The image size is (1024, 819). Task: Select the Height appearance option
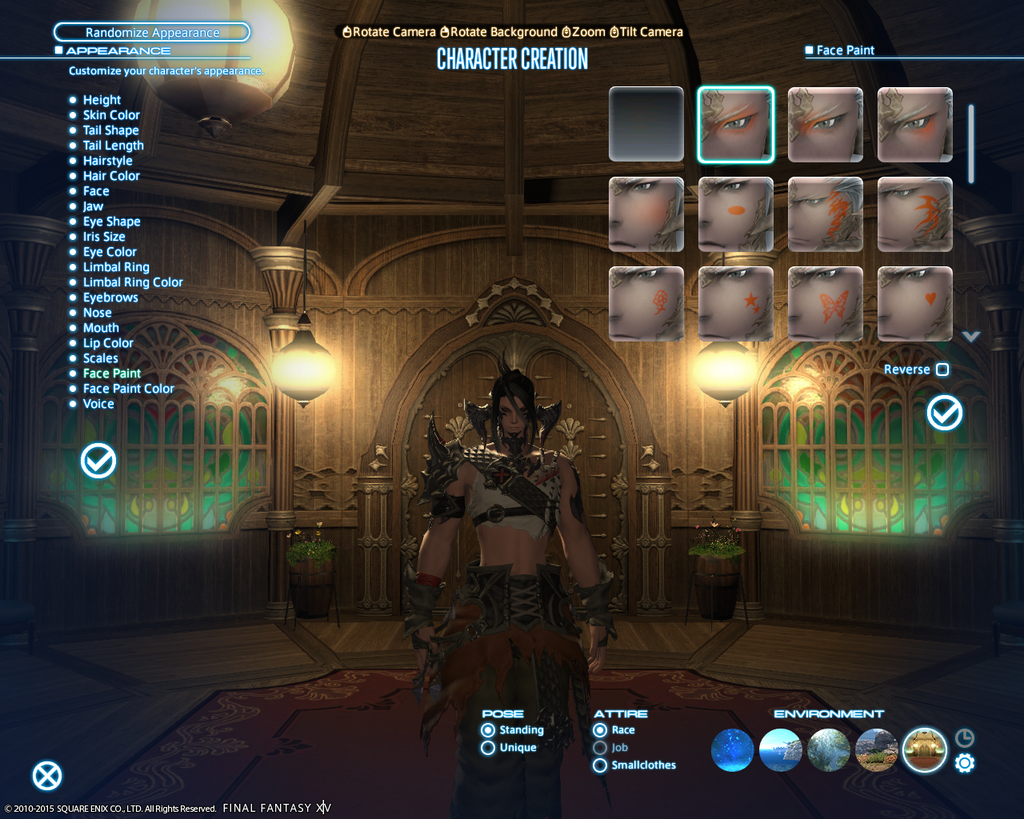101,100
